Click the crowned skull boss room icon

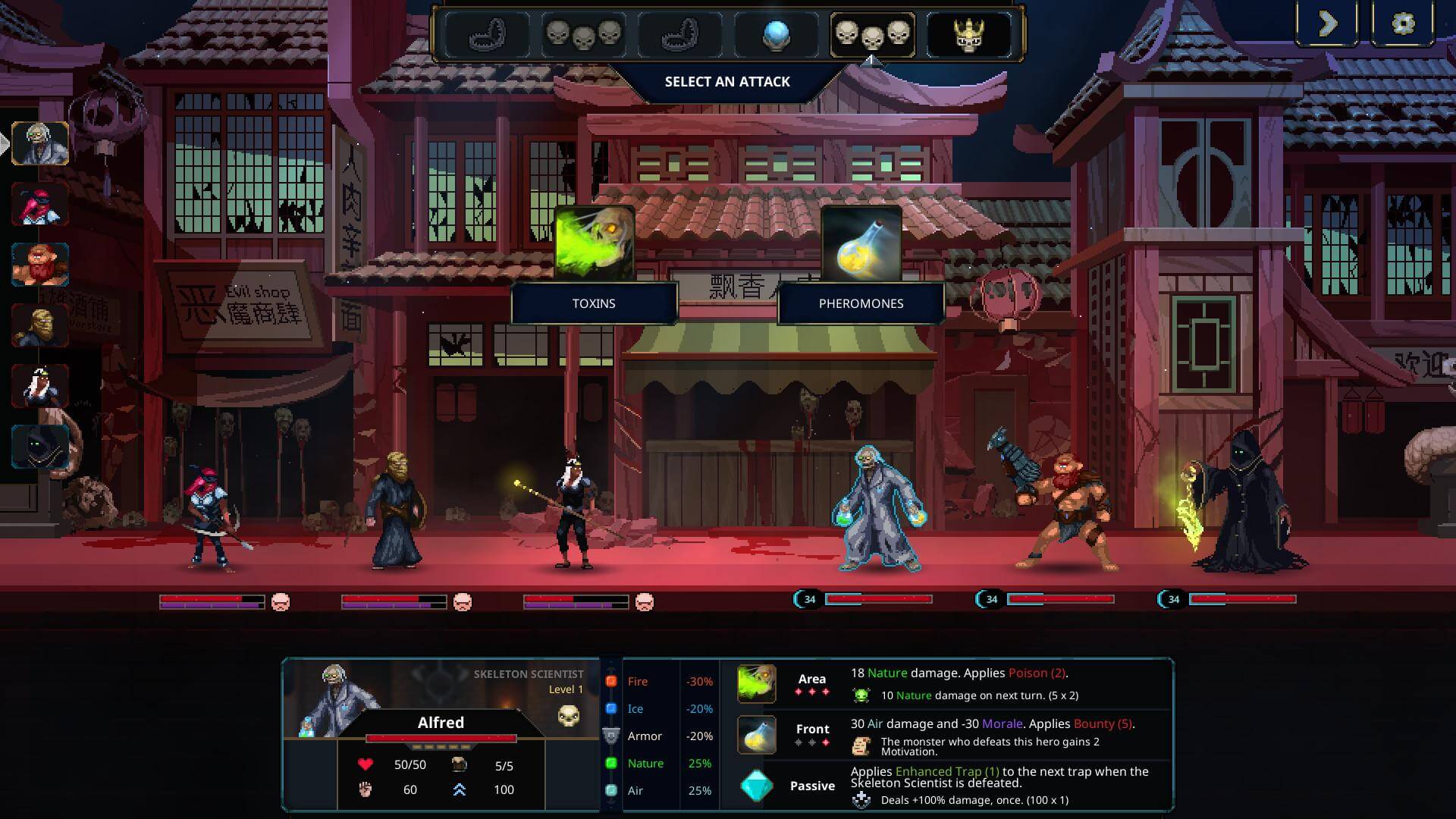[x=968, y=34]
